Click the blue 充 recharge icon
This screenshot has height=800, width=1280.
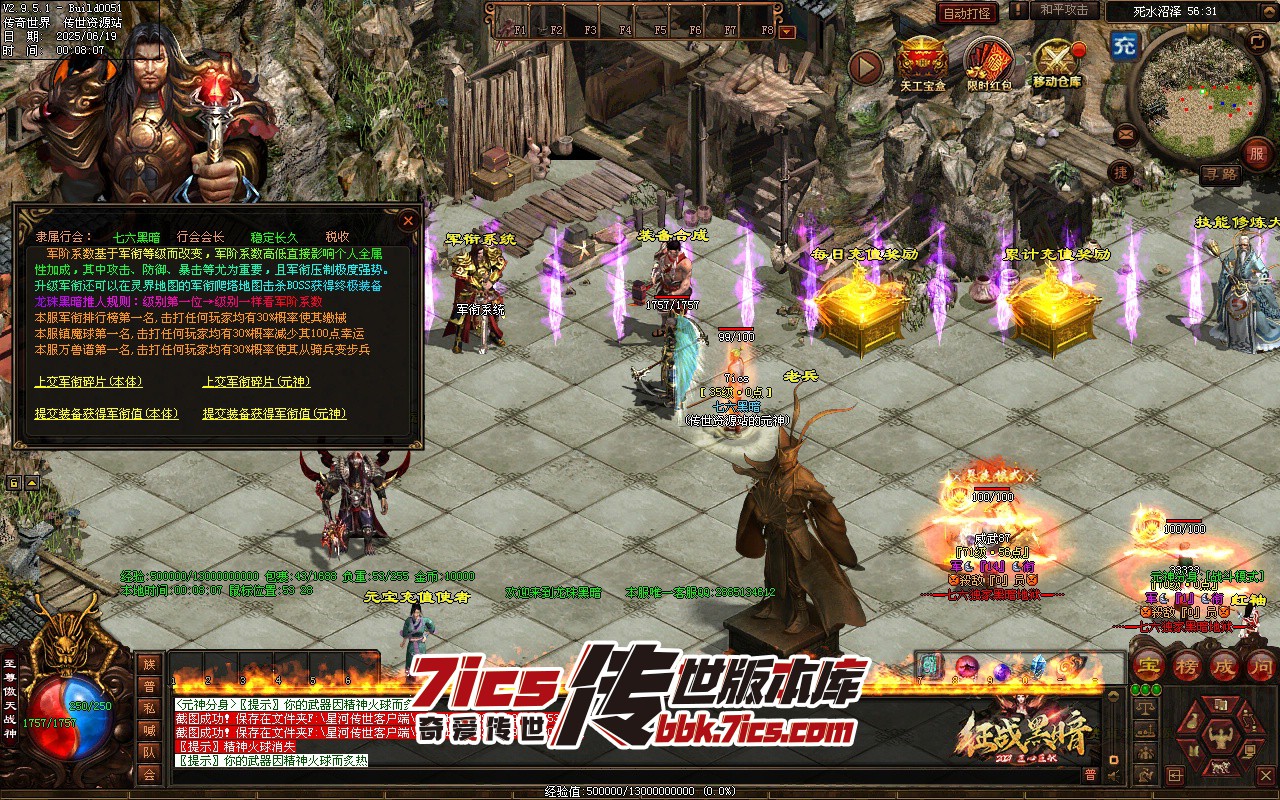(x=1125, y=45)
